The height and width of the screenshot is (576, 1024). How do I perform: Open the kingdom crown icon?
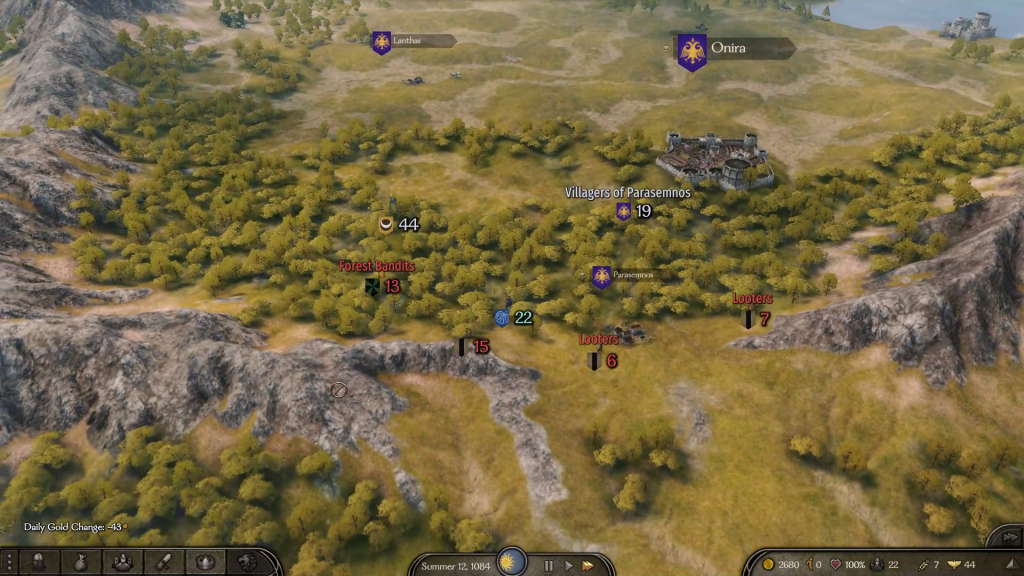(205, 563)
